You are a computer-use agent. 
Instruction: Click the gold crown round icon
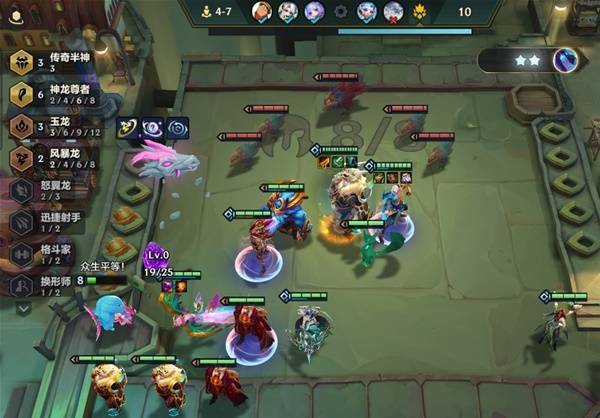[x=420, y=11]
